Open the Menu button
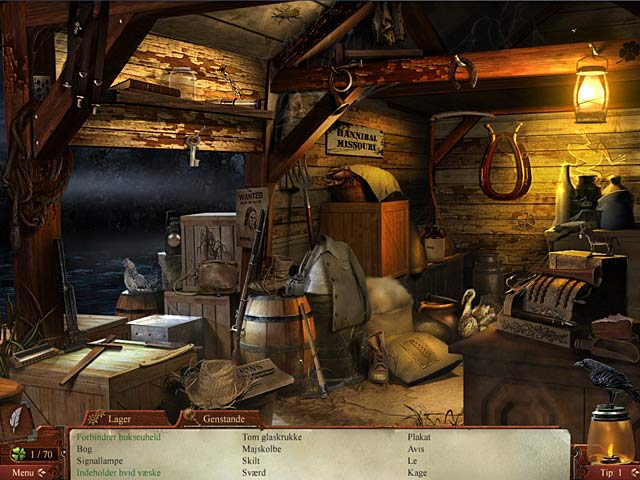The image size is (640, 480). pos(22,472)
